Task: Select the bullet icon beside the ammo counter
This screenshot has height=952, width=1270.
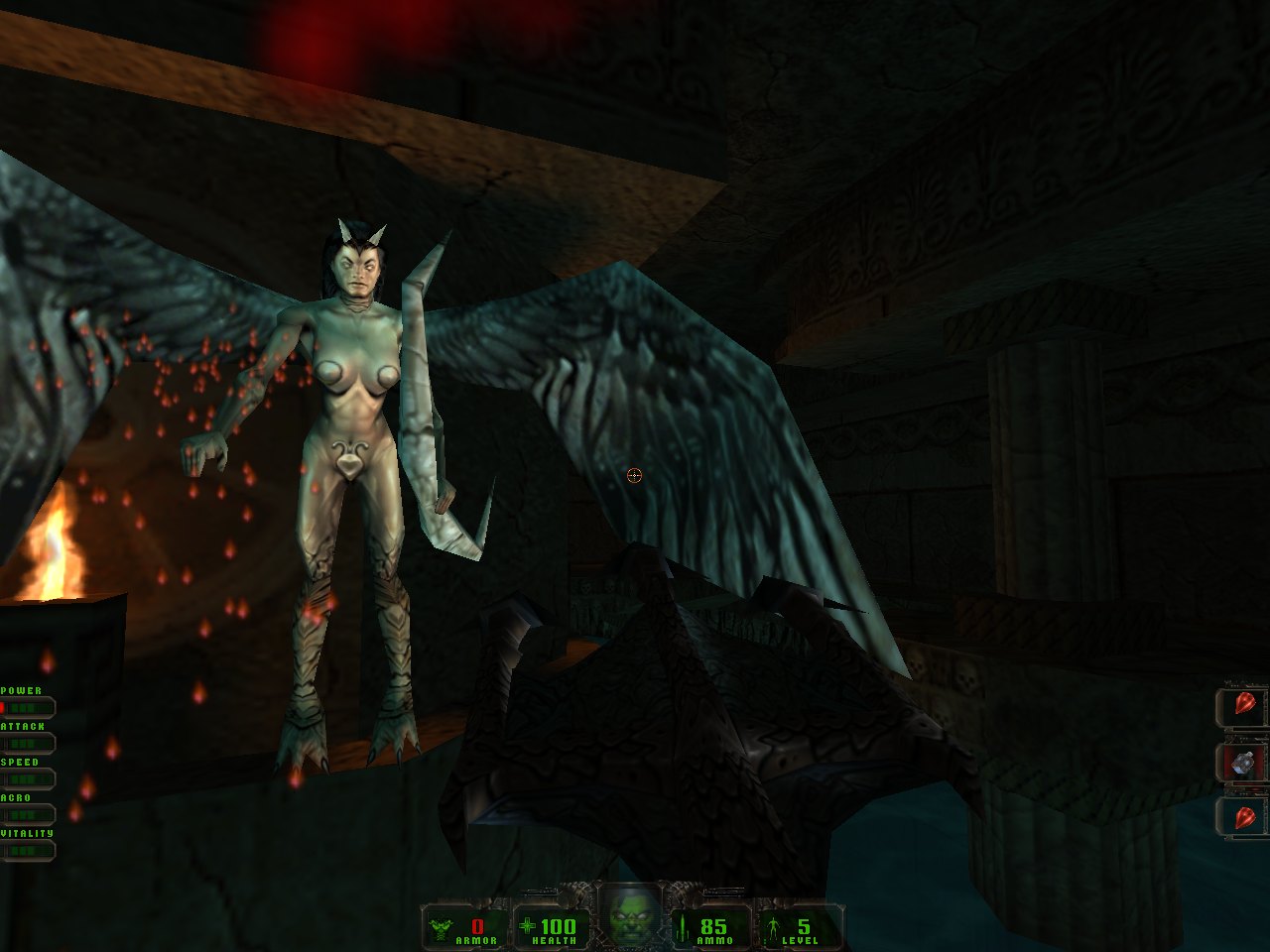Action: (682, 927)
